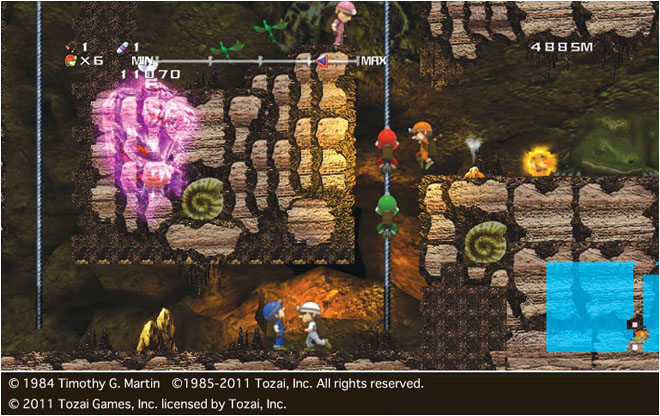Image resolution: width=660 pixels, height=416 pixels.
Task: Click the spelunker lives icon
Action: 70,60
